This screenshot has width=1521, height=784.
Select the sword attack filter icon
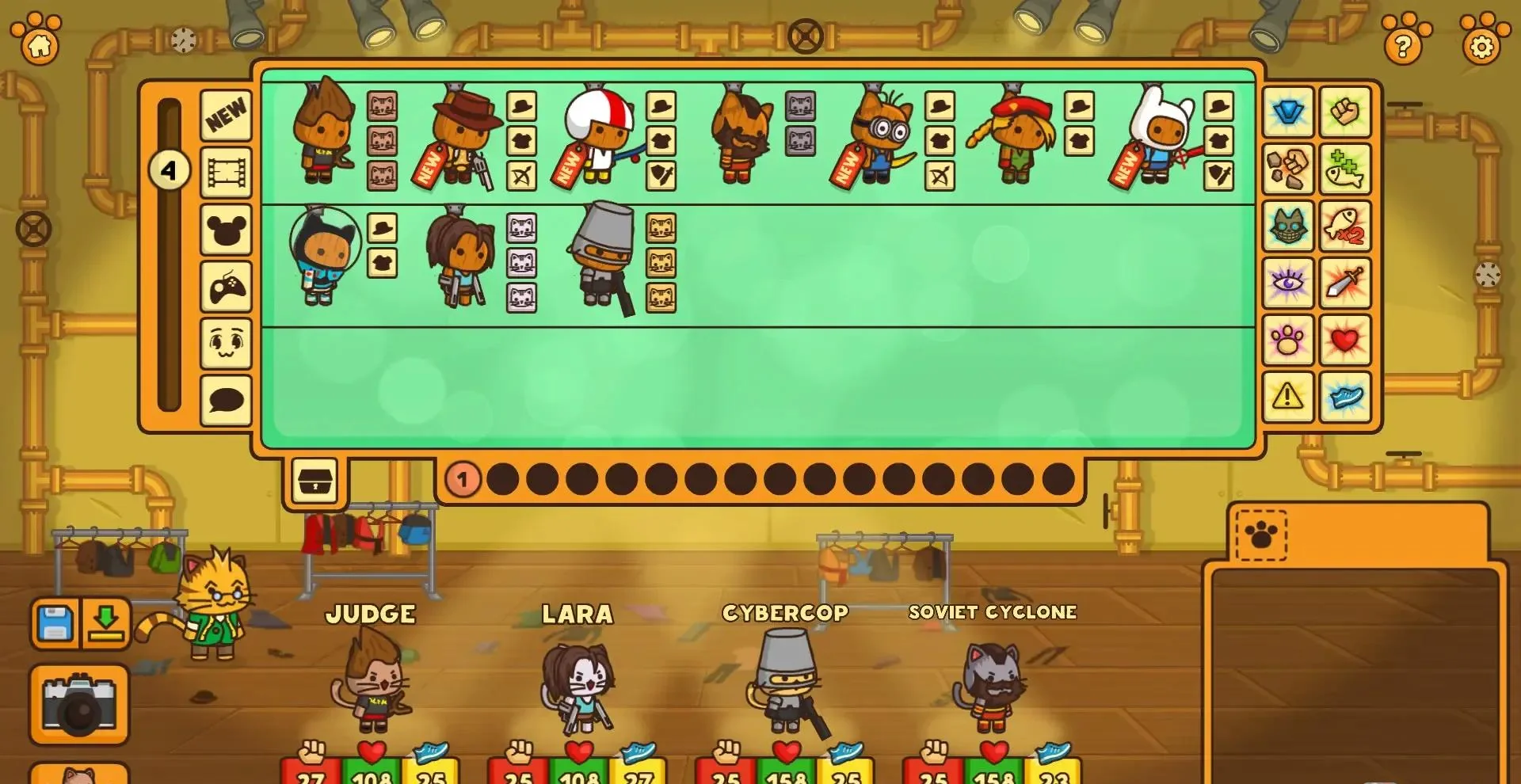coord(1347,281)
